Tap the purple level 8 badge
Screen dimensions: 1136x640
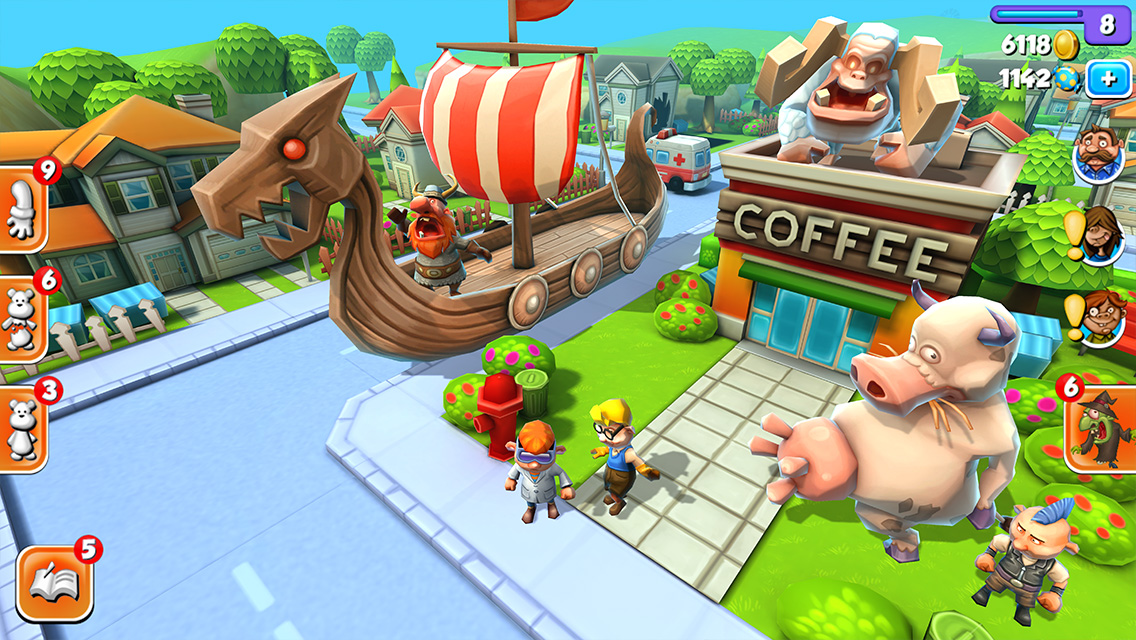(1106, 24)
